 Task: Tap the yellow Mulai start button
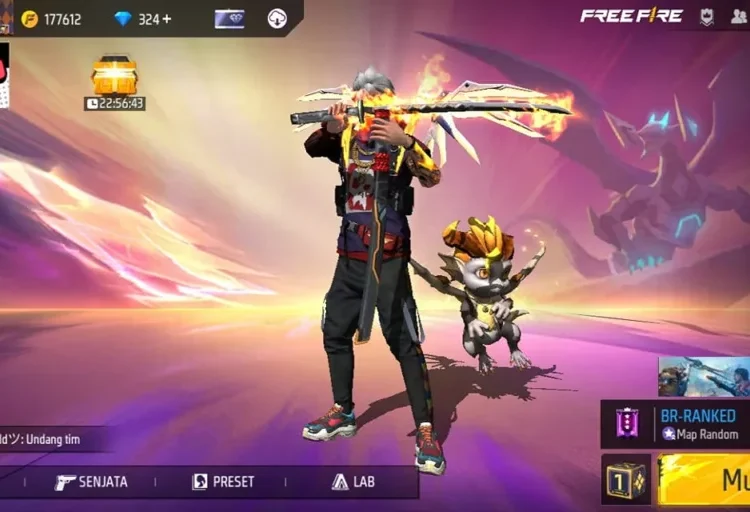pyautogui.click(x=705, y=480)
